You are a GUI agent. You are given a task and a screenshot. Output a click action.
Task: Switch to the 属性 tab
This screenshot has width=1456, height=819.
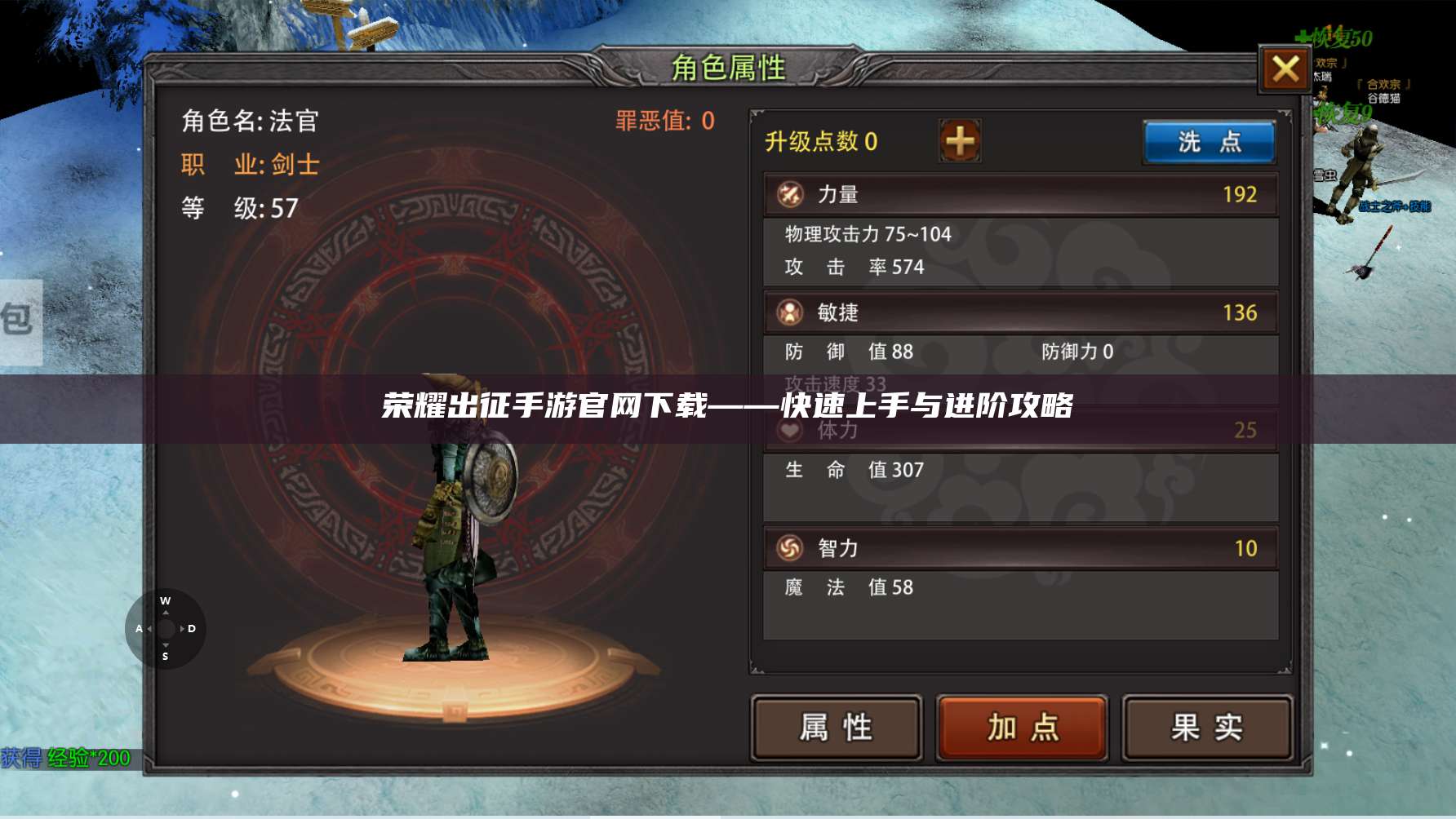837,724
